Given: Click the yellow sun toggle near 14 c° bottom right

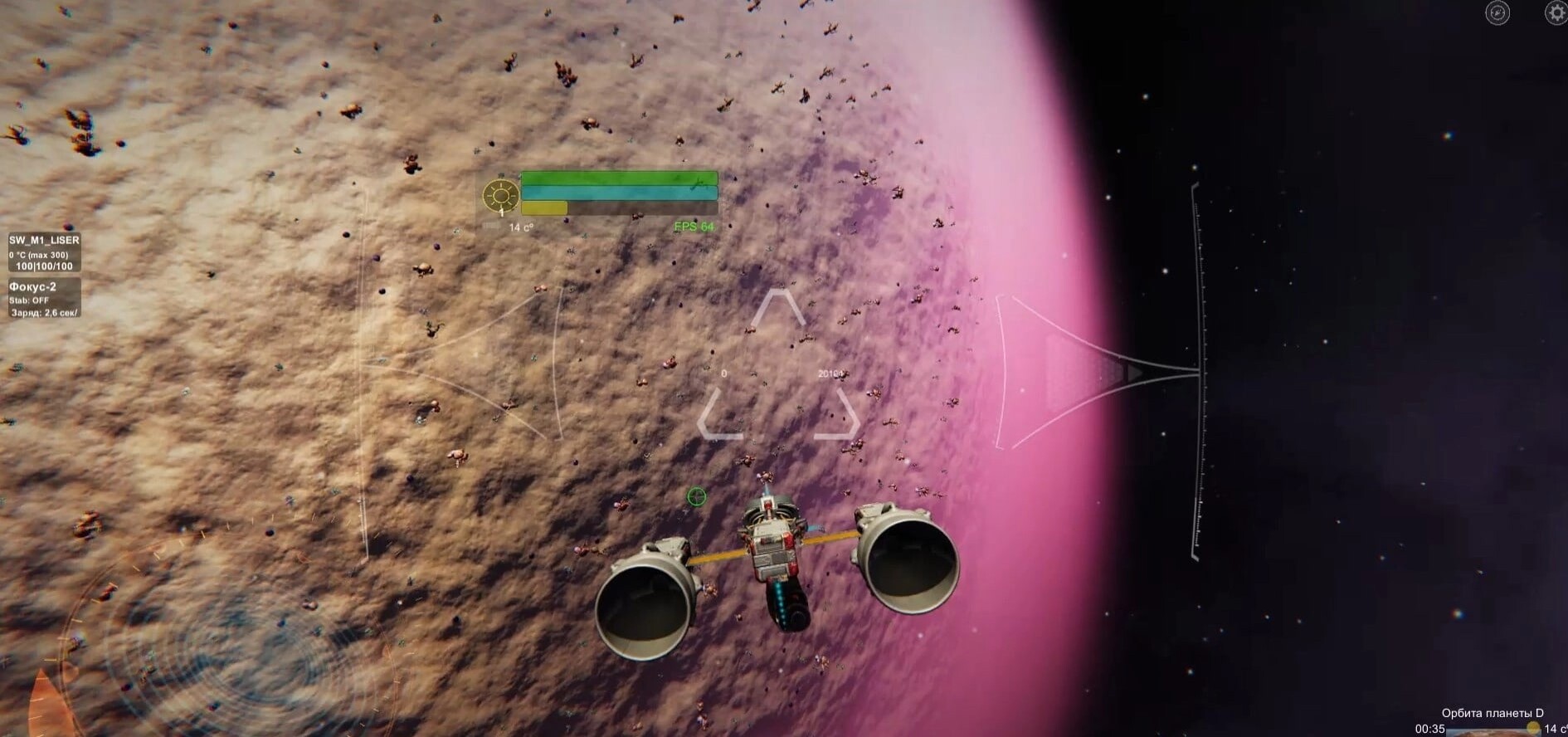Looking at the screenshot, I should [1533, 729].
